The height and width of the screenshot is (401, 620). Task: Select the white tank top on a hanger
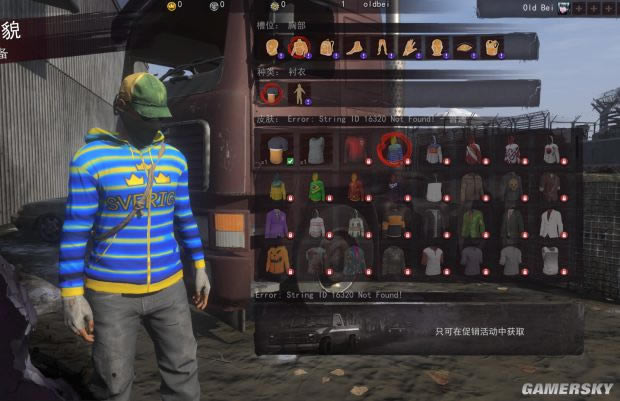point(433,187)
